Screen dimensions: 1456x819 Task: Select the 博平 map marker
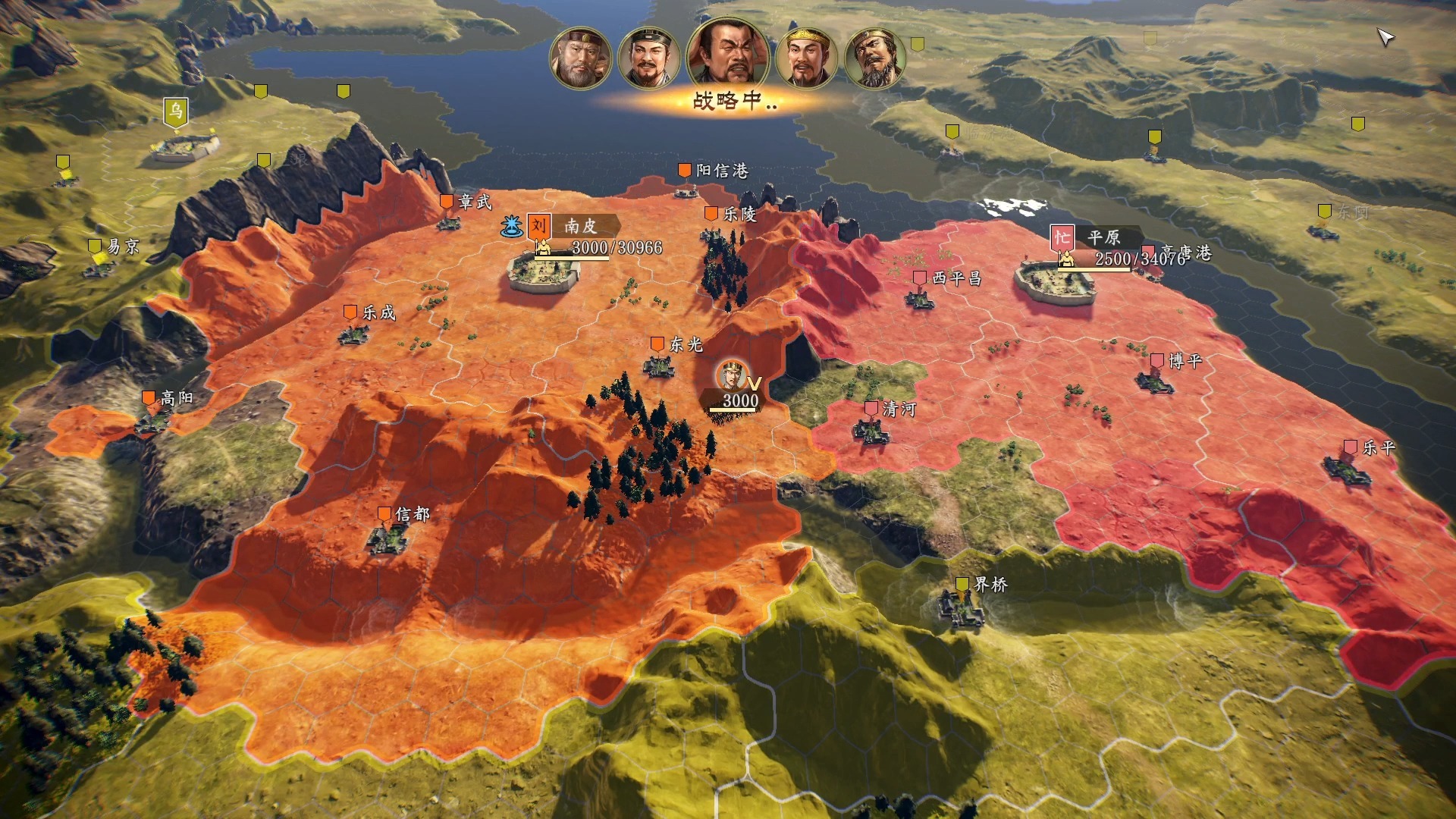tap(1157, 361)
